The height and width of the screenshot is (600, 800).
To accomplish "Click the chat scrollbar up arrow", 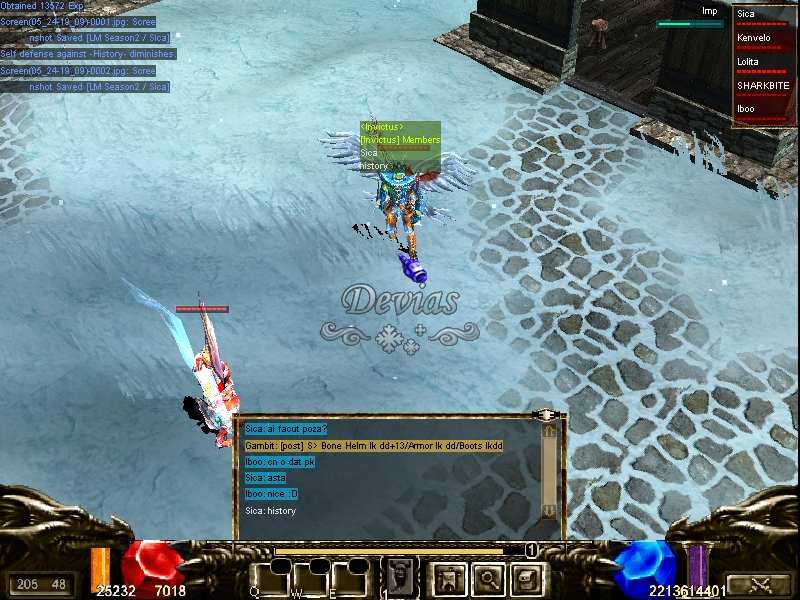I will tap(548, 431).
